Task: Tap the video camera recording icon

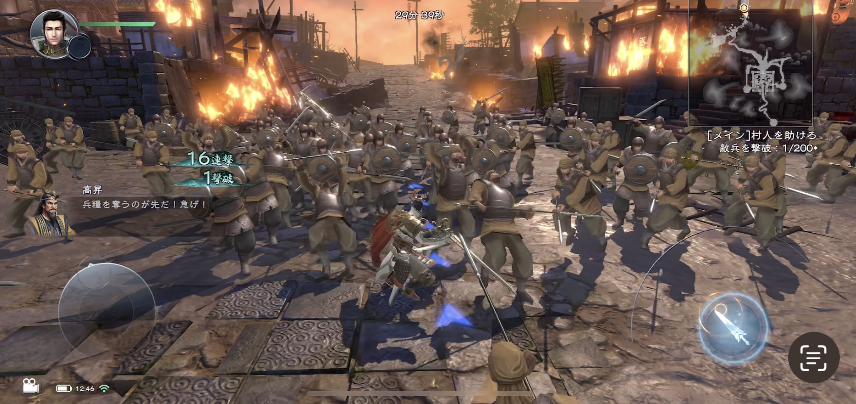Action: (28, 387)
